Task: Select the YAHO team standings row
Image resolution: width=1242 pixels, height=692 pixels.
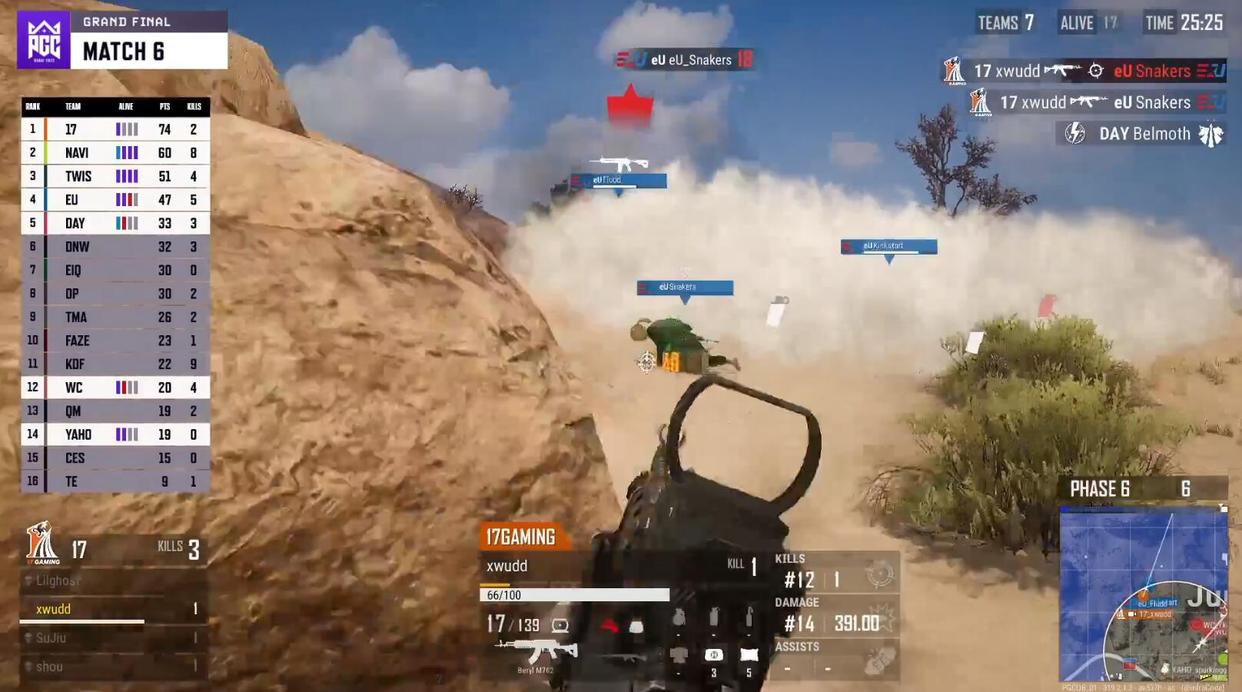Action: click(x=115, y=434)
